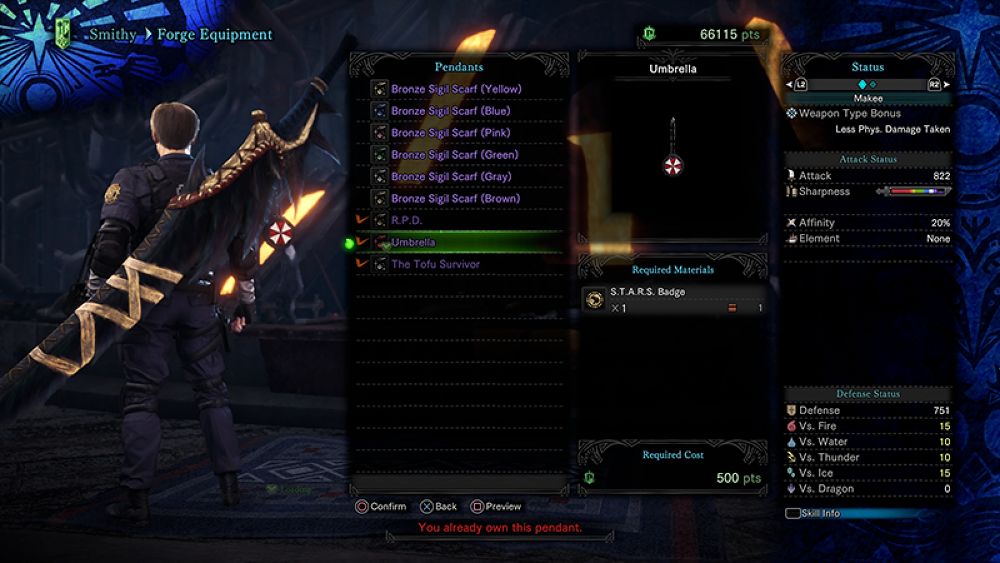Choose Bronze Sigil Scarf (Gray) pendant
Image resolution: width=1000 pixels, height=563 pixels.
tap(451, 177)
